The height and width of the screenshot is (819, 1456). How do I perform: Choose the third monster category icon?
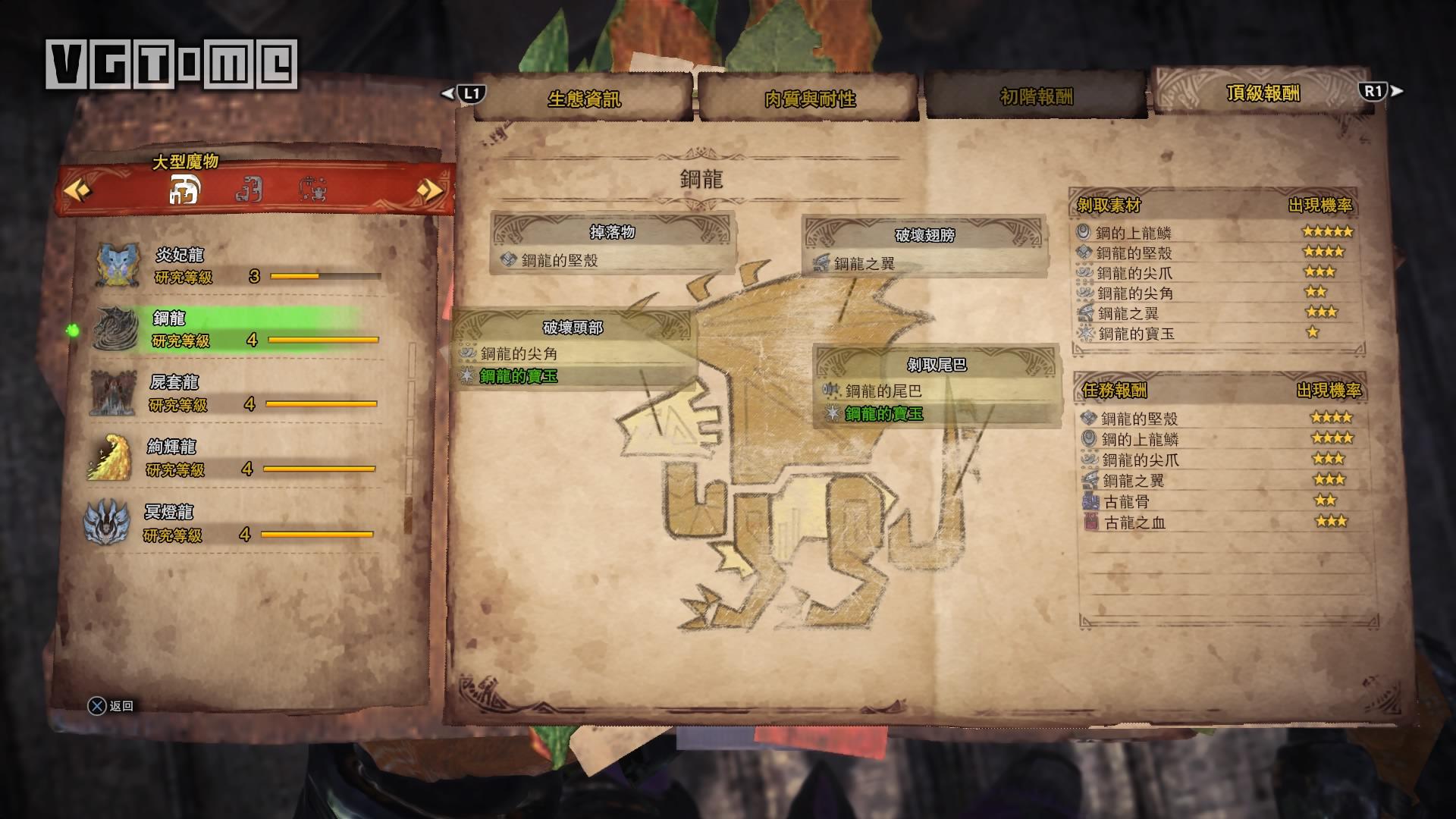312,189
